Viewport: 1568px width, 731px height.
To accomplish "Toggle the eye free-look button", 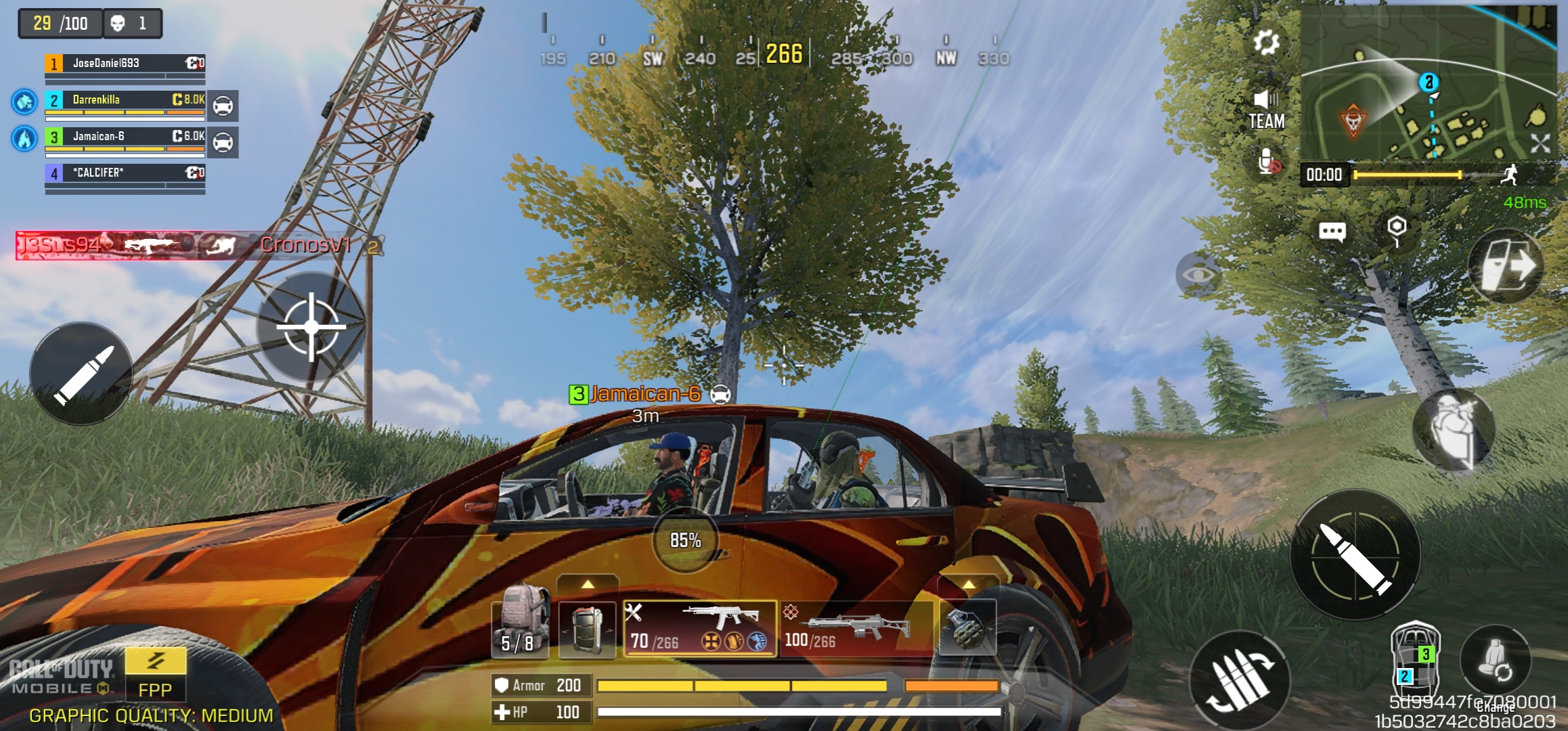I will (x=1199, y=274).
